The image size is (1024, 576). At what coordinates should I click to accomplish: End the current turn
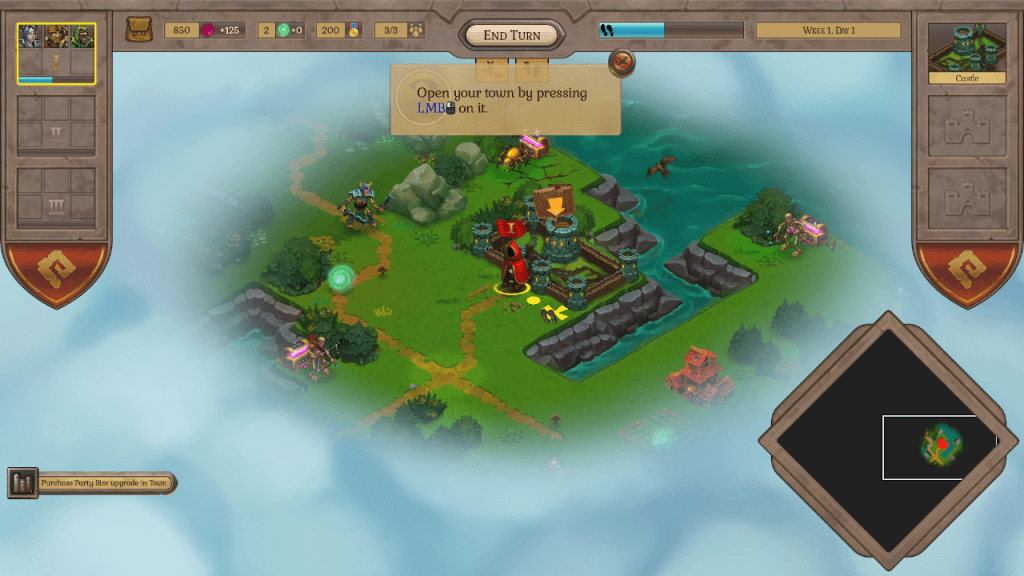(x=511, y=35)
